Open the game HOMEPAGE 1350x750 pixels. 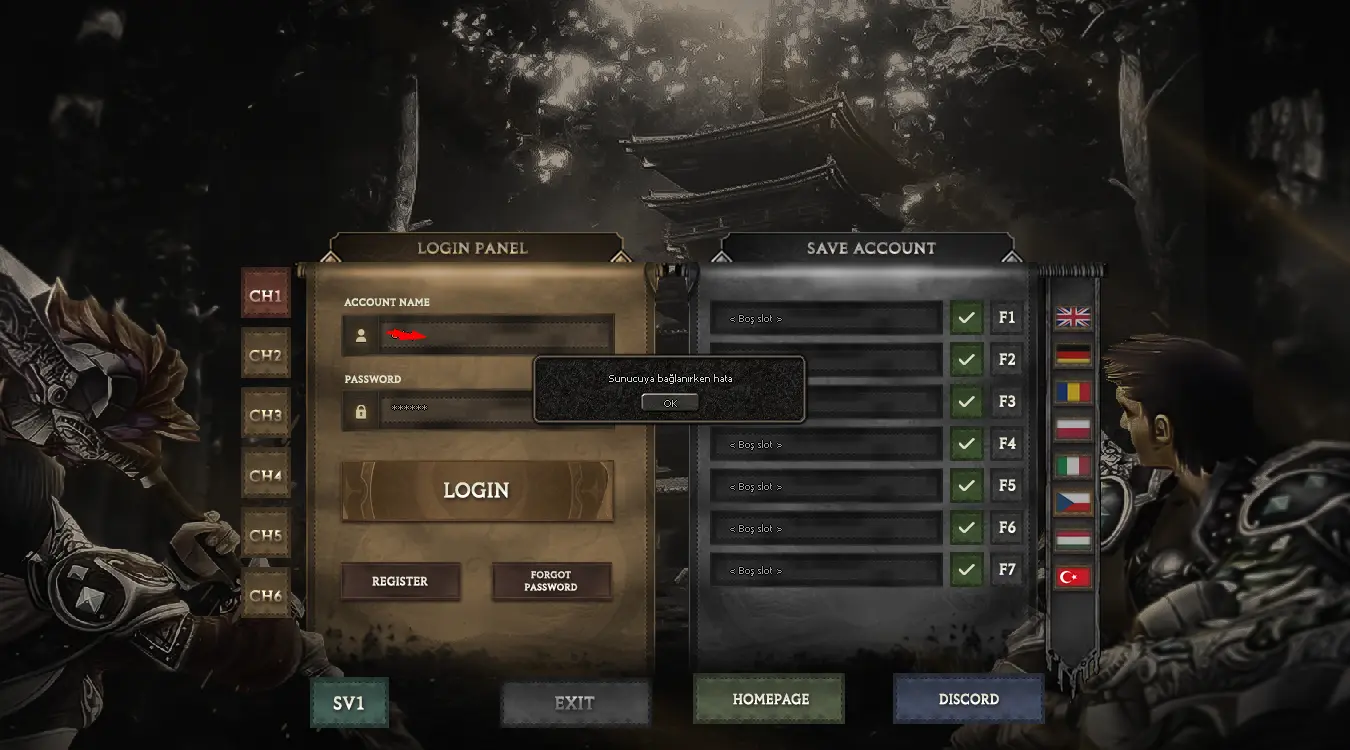[x=770, y=699]
